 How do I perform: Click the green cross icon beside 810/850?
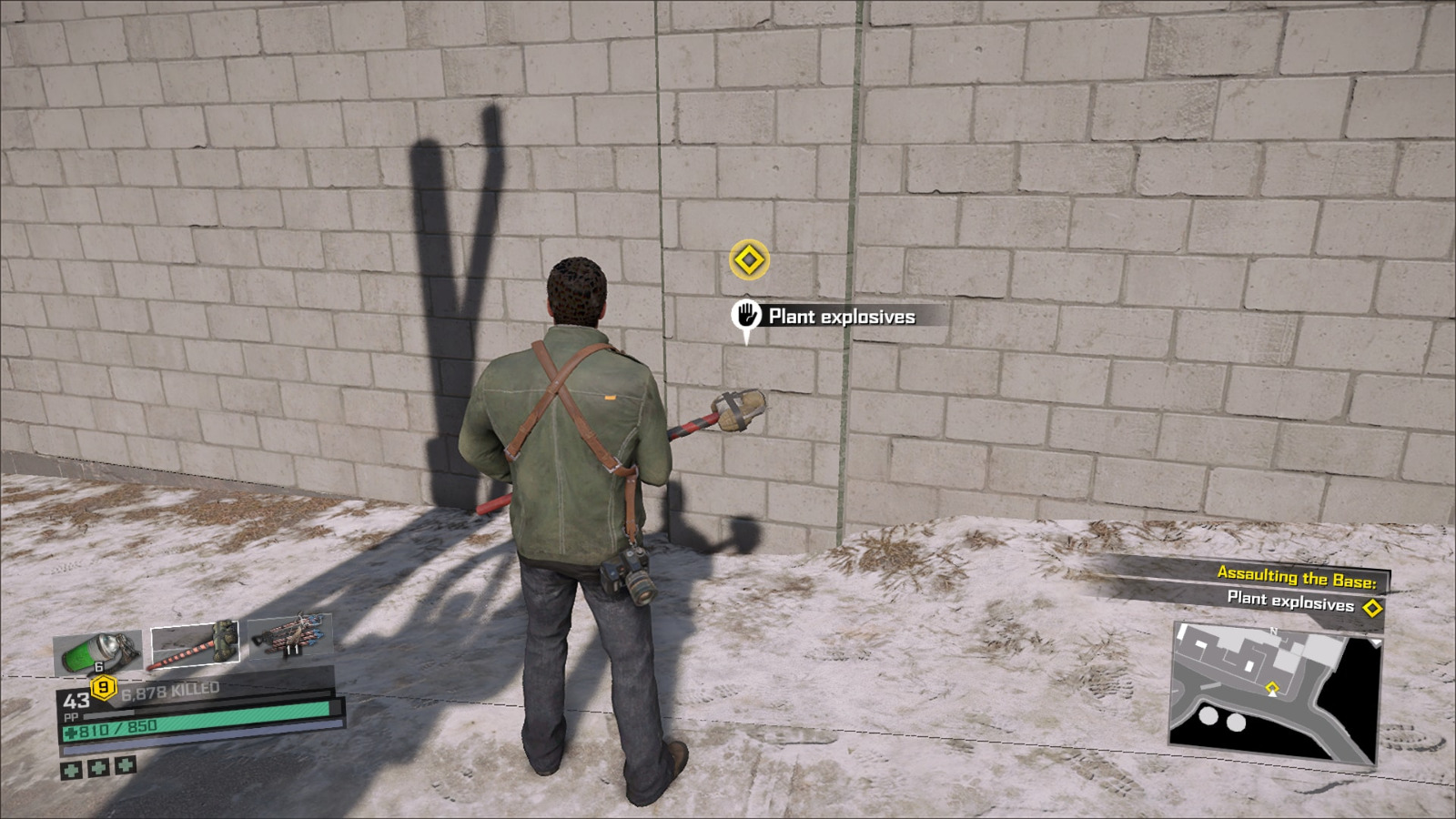71,731
